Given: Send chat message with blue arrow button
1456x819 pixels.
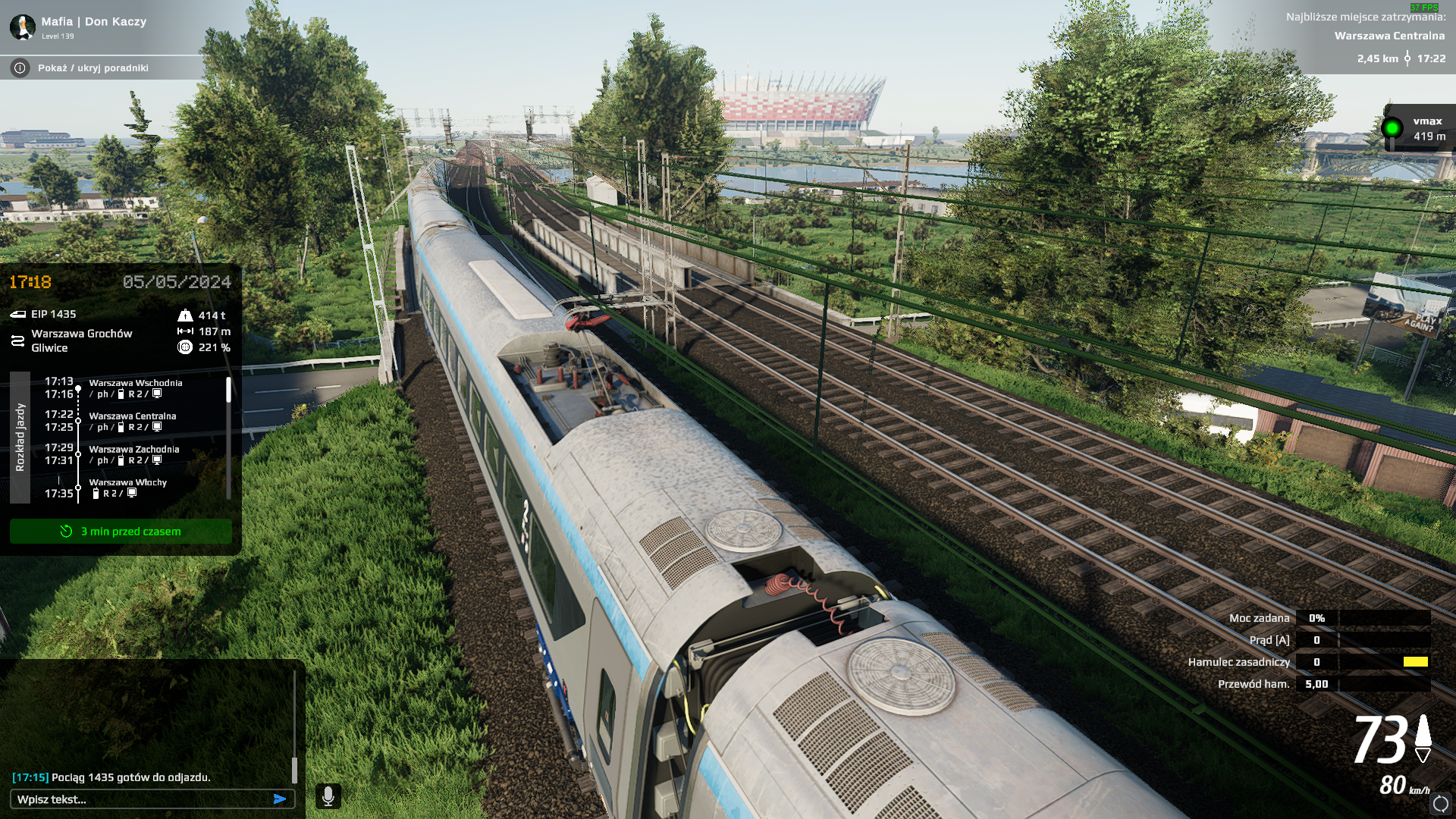Looking at the screenshot, I should 280,799.
